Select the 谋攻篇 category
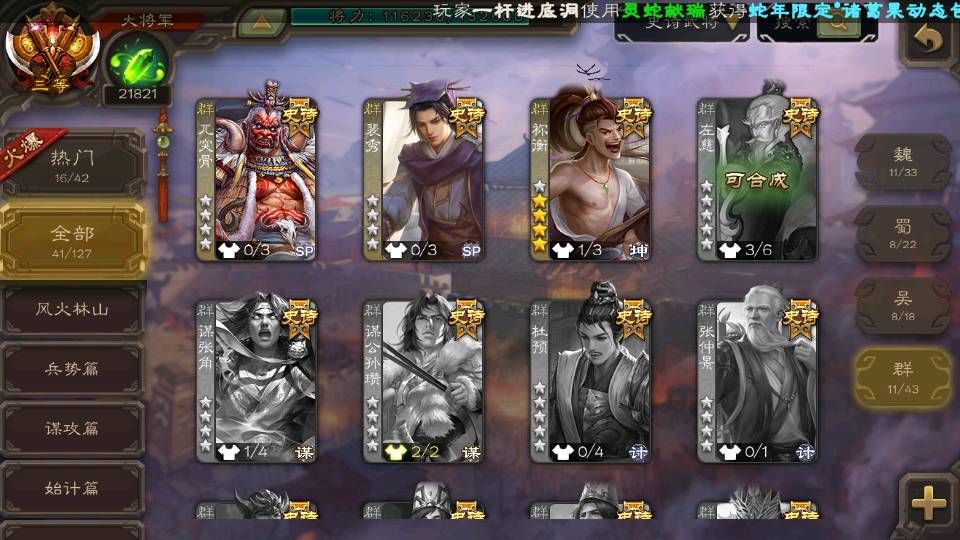Screen dimensions: 960x540 tap(72, 428)
